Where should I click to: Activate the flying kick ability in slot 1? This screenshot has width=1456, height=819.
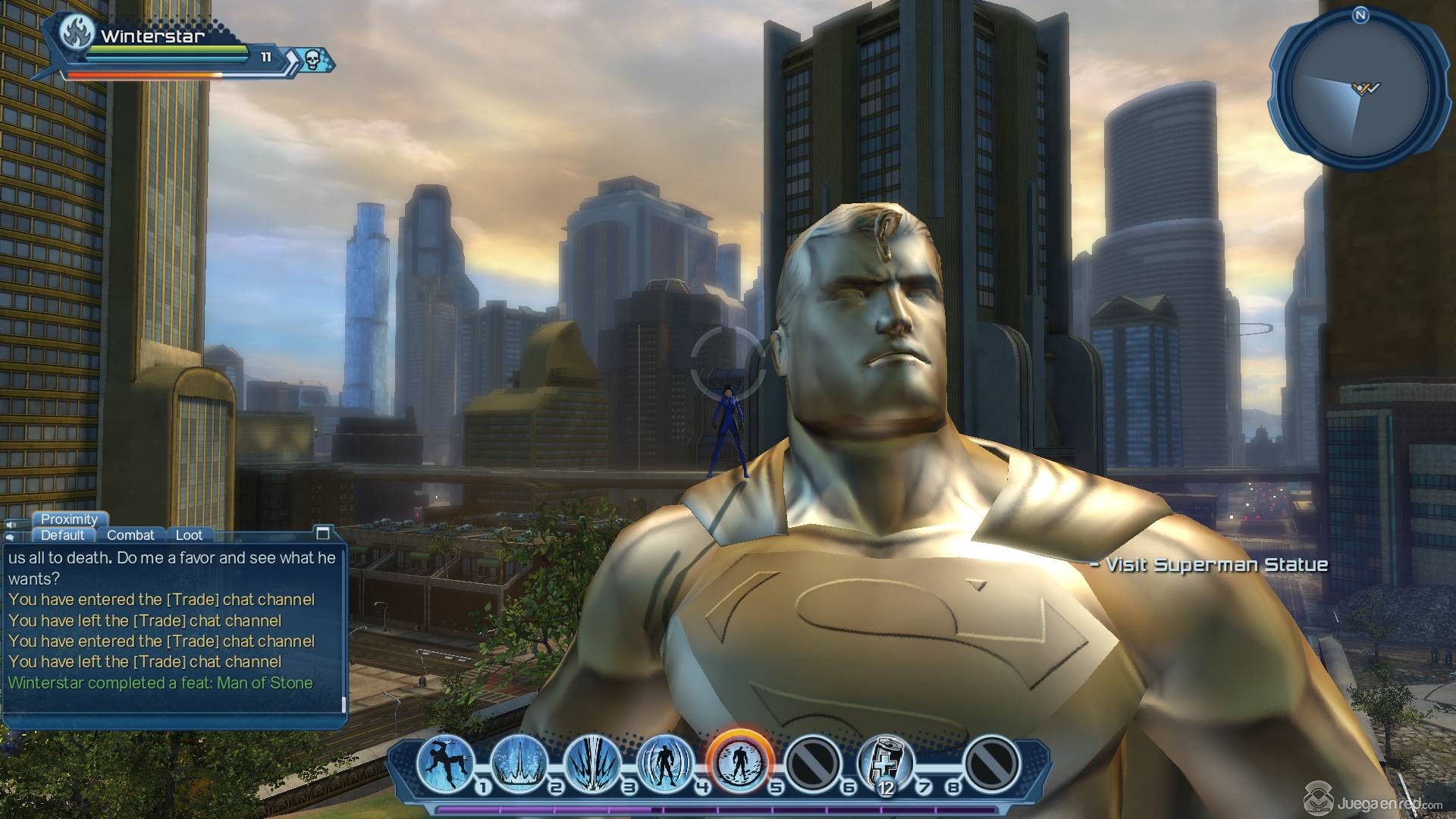447,761
